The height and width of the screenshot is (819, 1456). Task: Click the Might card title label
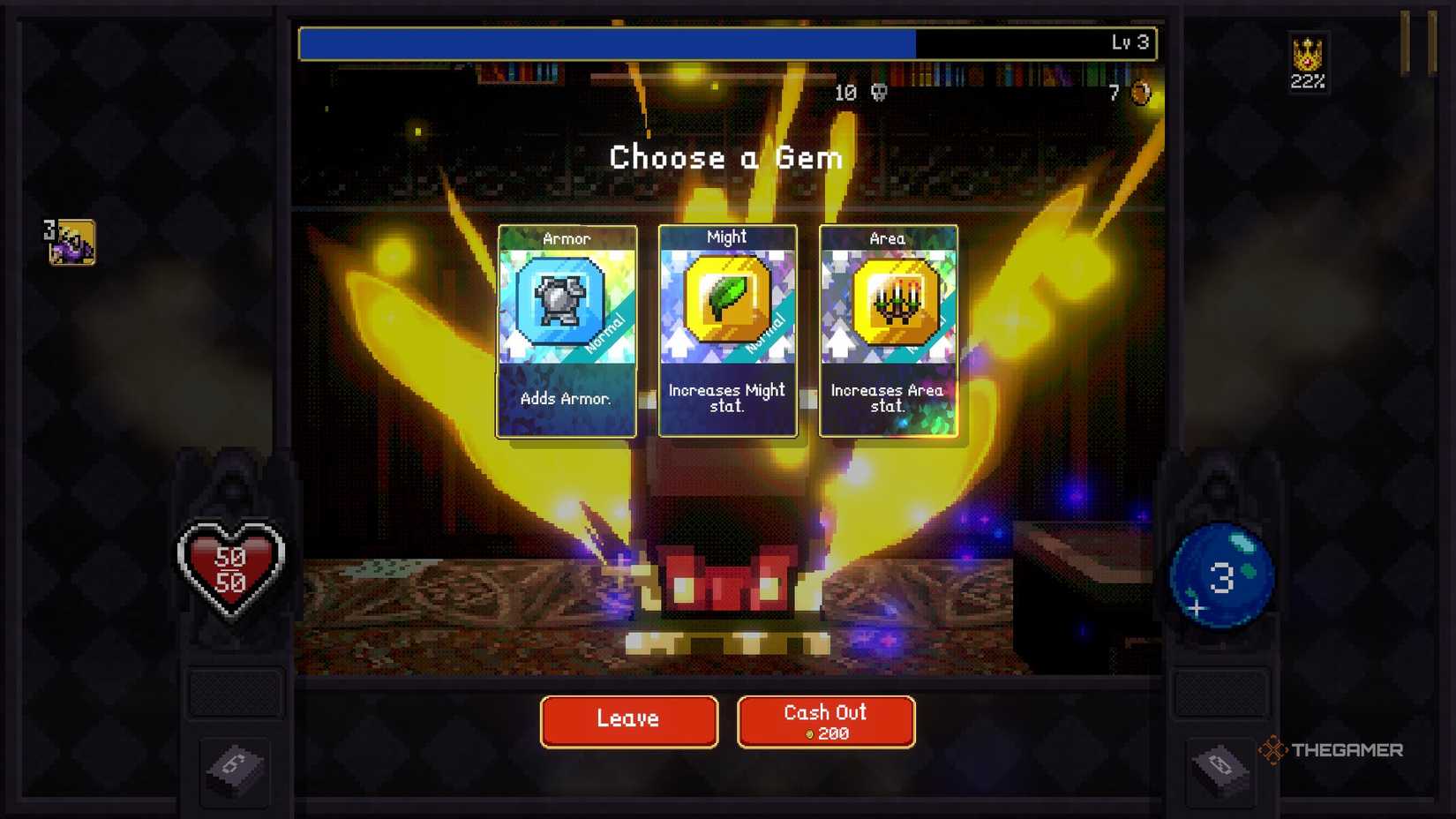tap(725, 237)
